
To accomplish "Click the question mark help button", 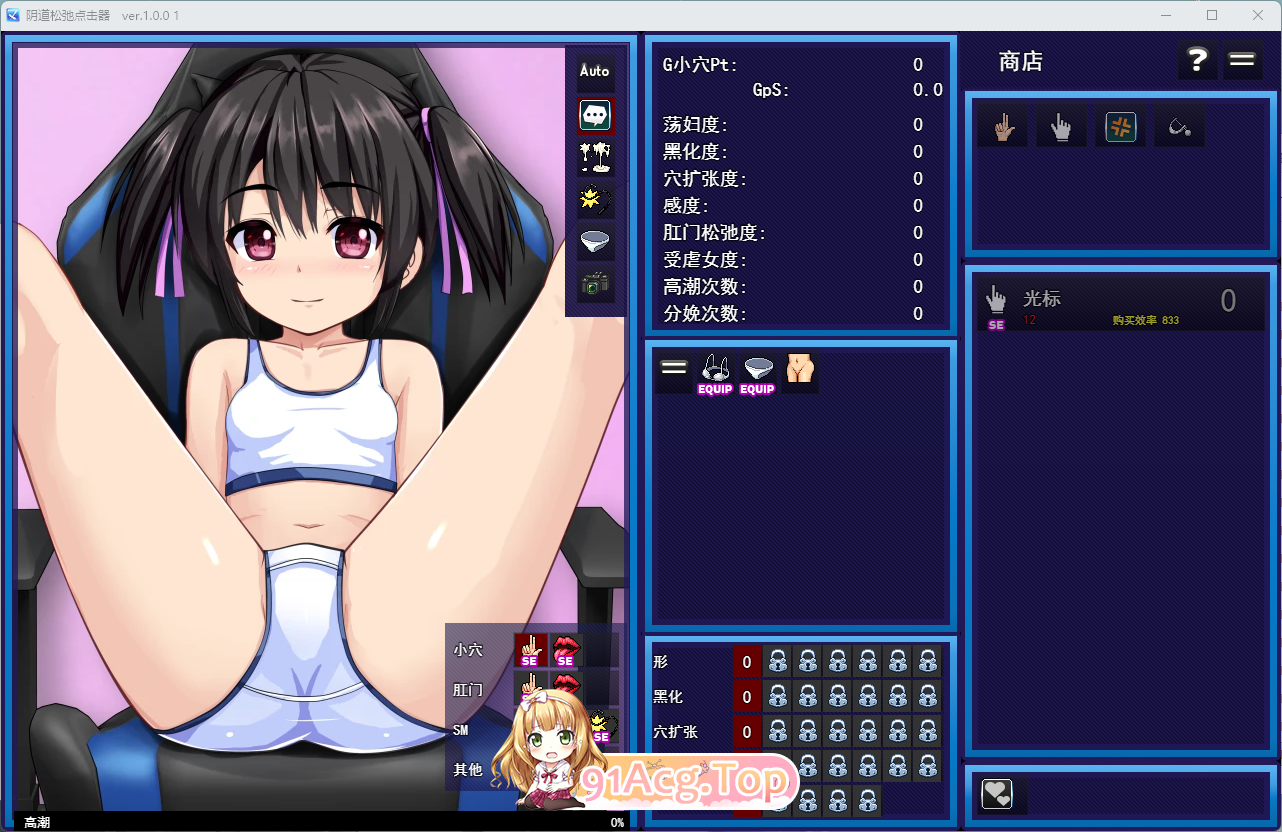I will (x=1197, y=60).
